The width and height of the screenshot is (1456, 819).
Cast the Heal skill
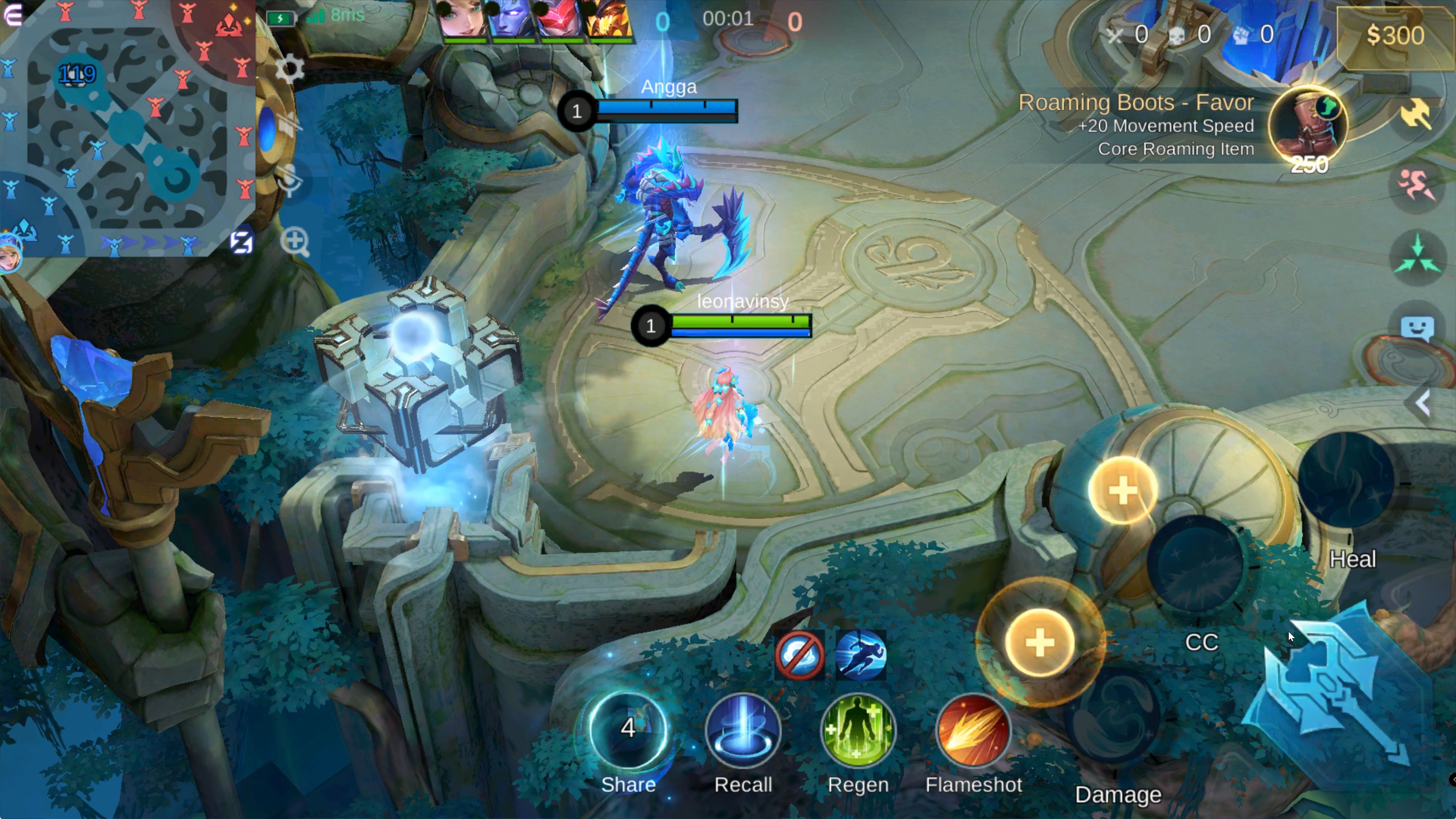(x=1346, y=480)
